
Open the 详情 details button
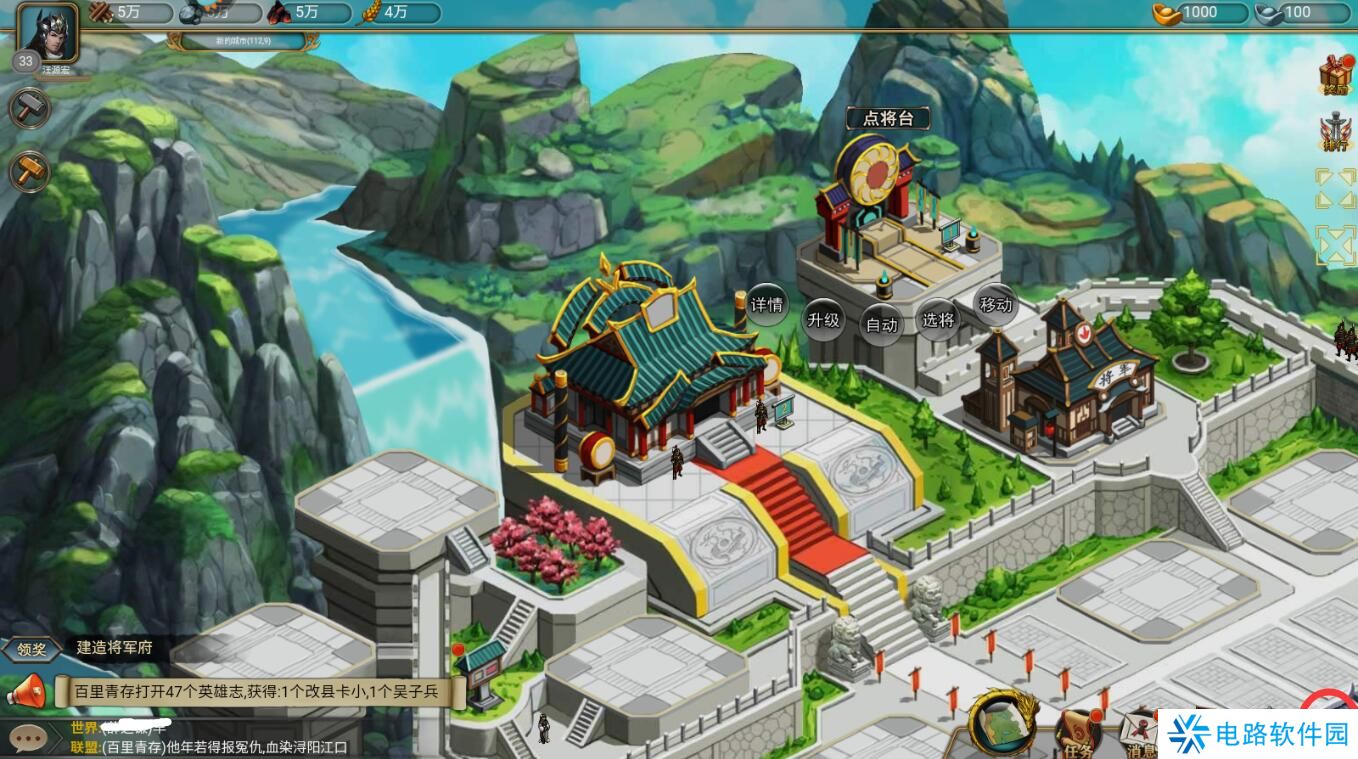tap(767, 305)
